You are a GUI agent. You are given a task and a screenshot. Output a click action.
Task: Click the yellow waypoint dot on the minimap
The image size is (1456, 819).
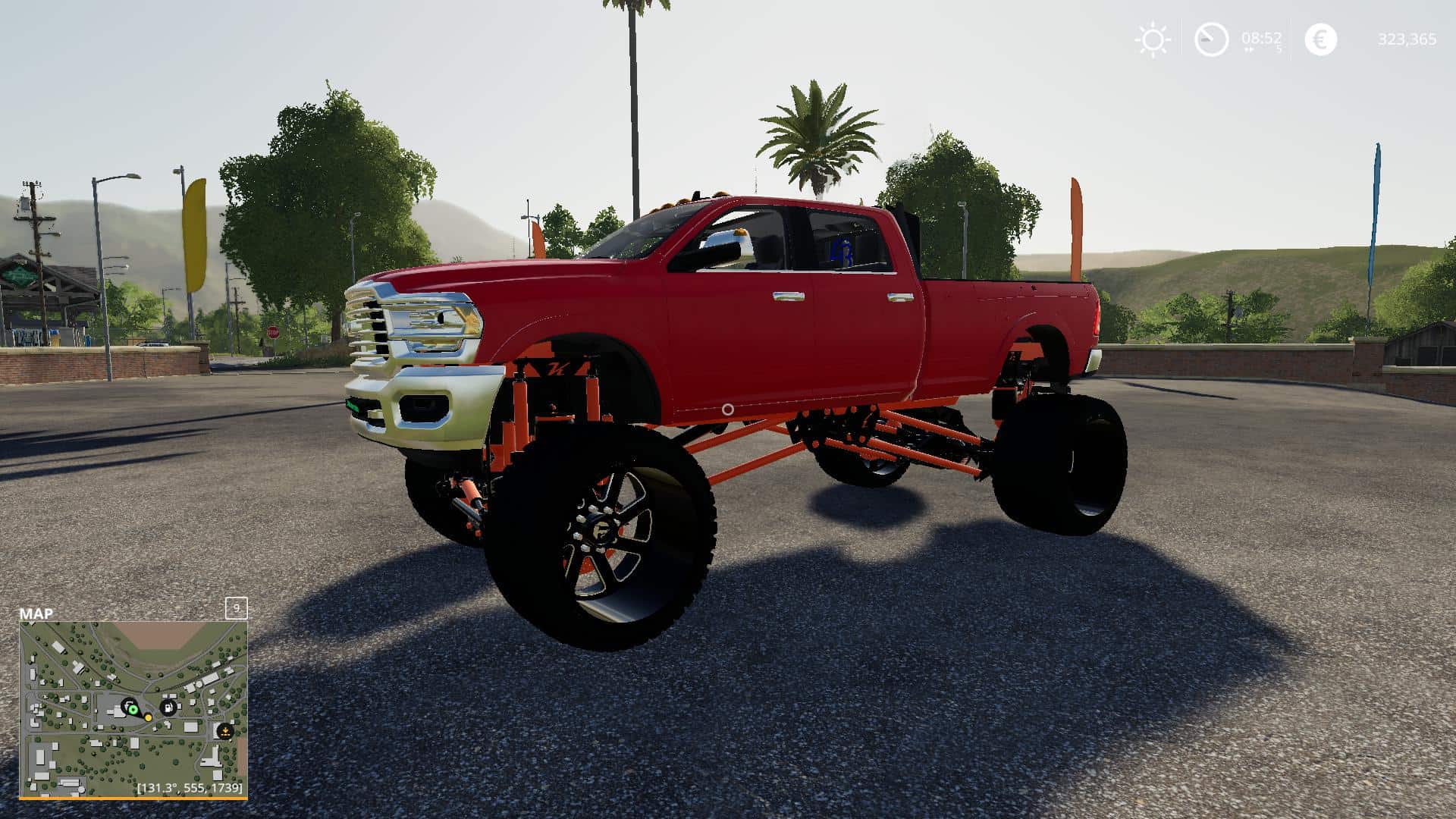[149, 717]
